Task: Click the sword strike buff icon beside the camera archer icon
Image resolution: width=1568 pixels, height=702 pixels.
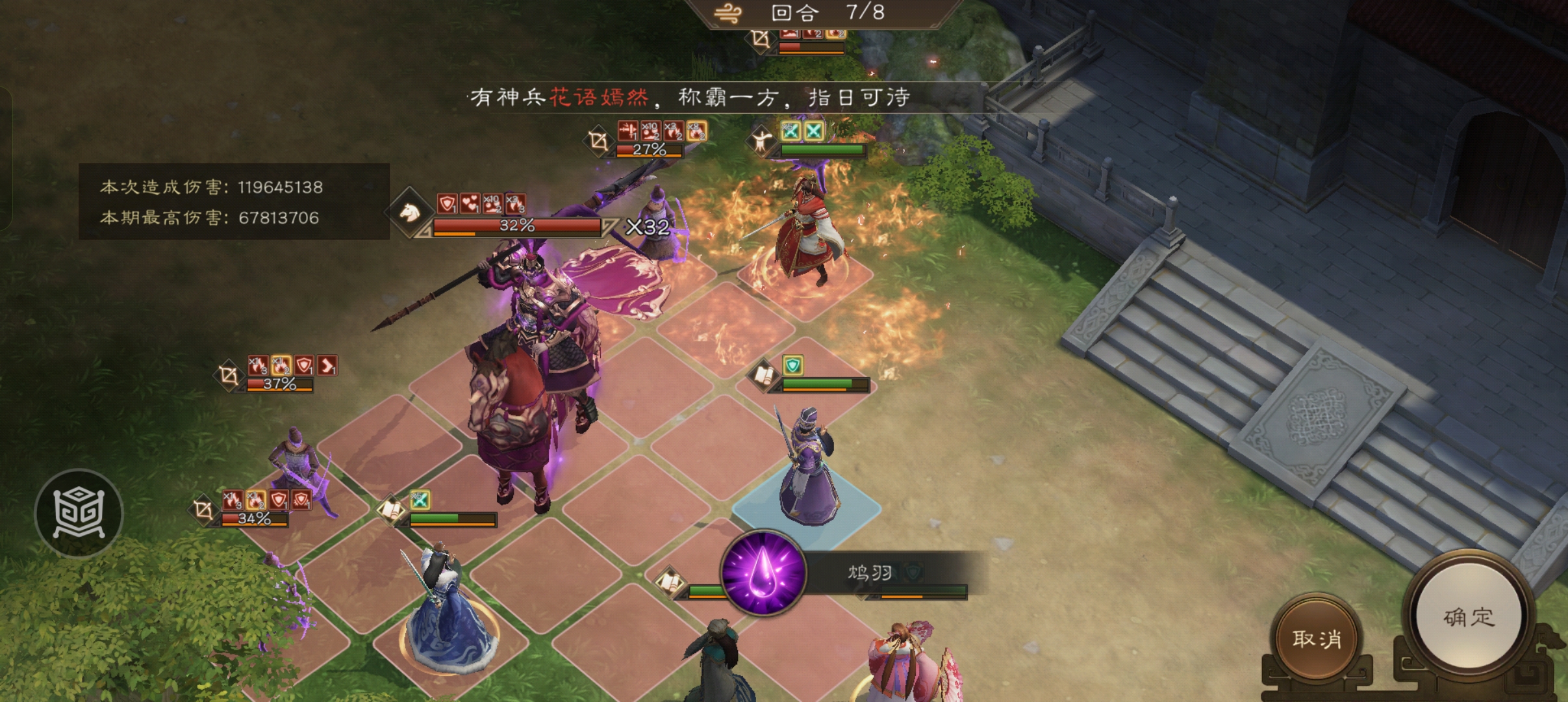Action: (x=627, y=130)
